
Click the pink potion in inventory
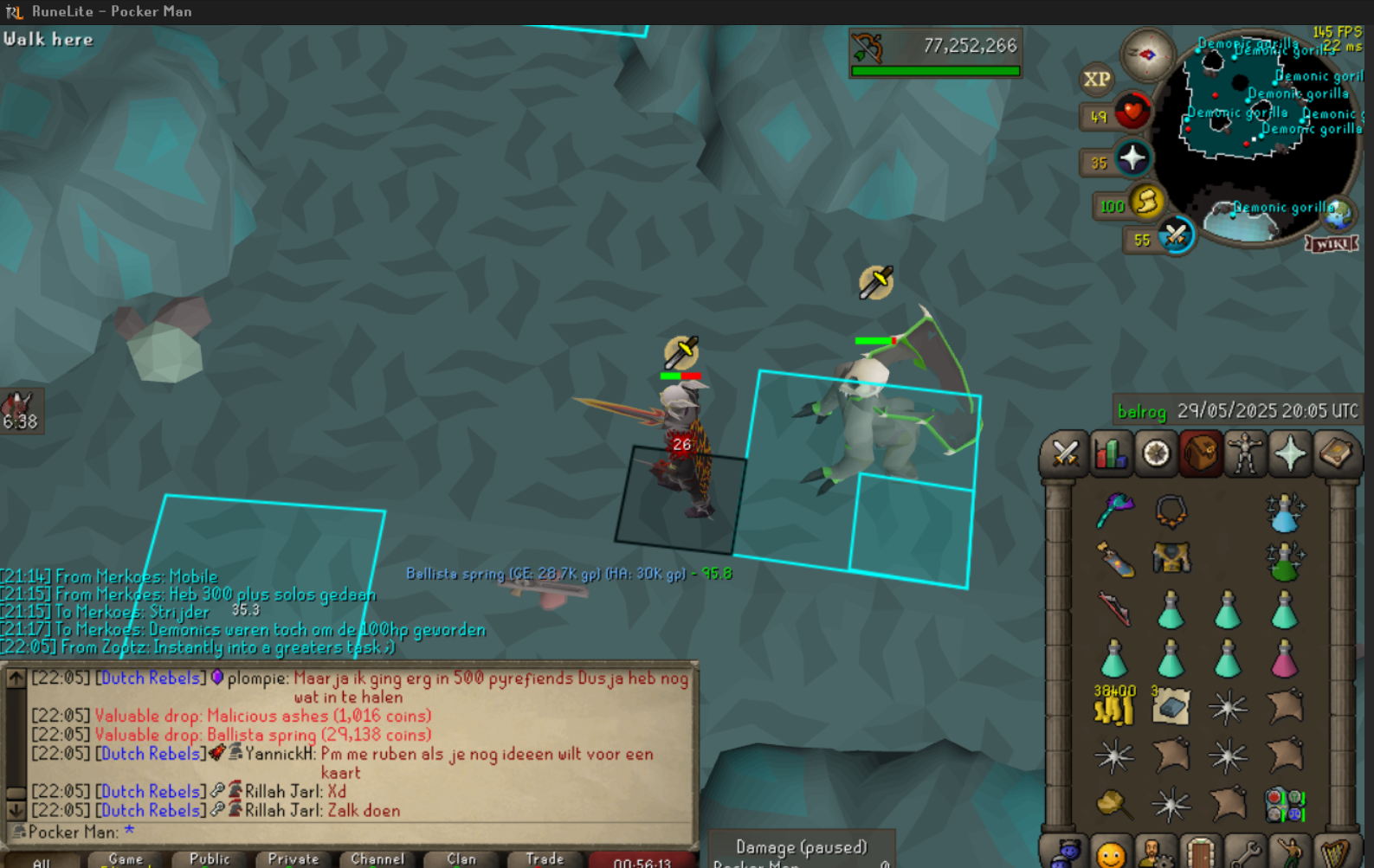coord(1284,660)
